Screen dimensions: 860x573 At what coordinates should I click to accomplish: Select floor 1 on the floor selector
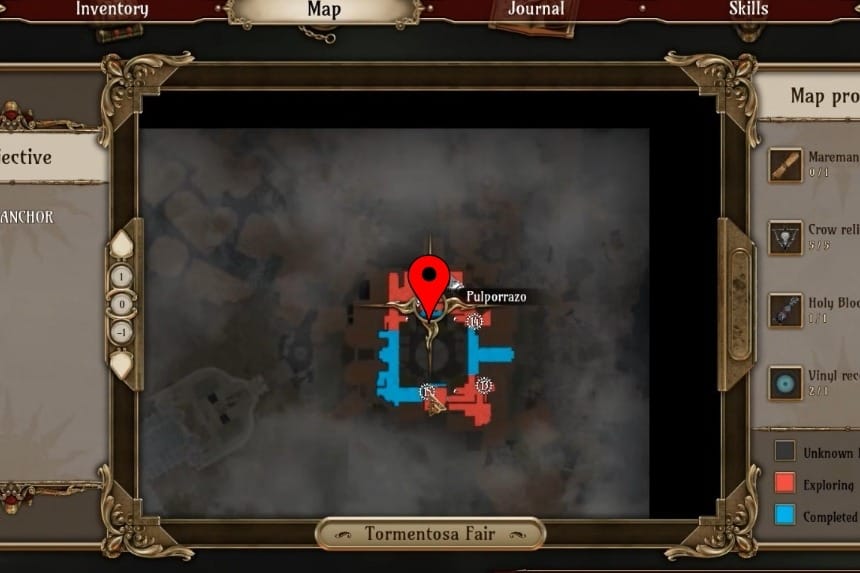coord(121,276)
